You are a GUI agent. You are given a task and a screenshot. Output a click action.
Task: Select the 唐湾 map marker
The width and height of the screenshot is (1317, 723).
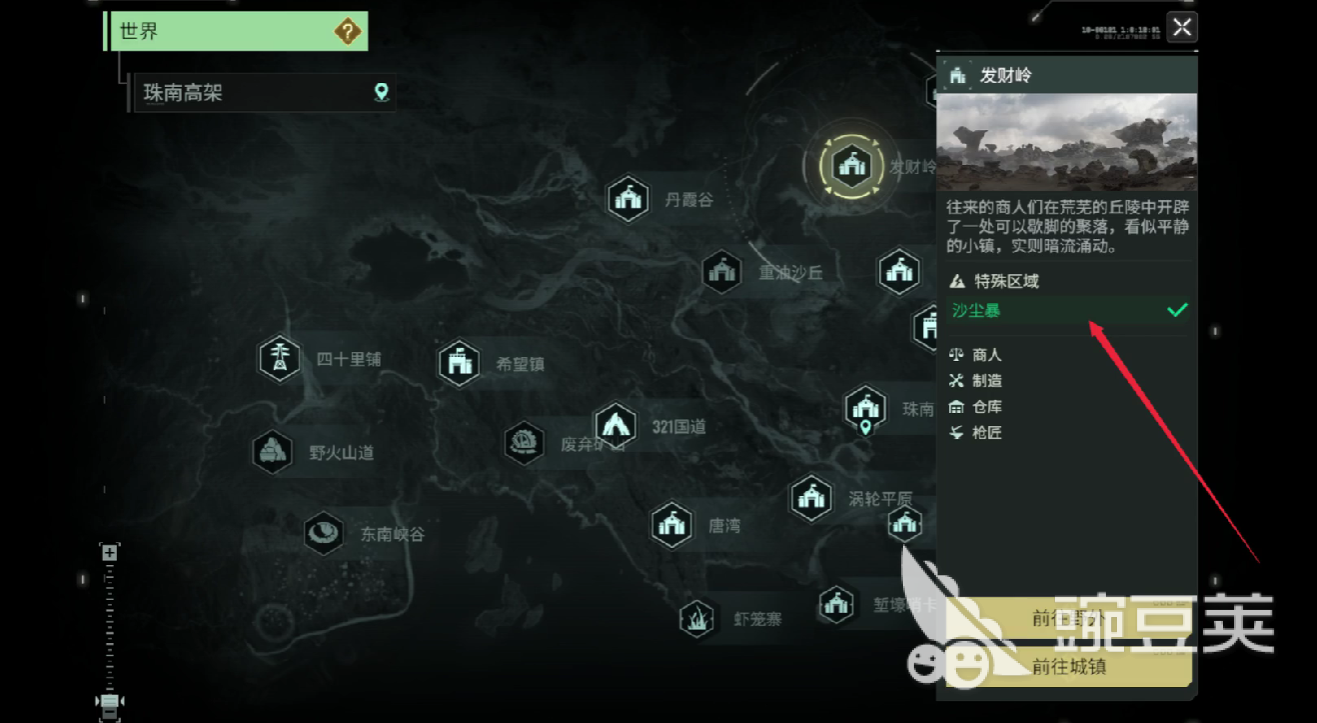click(672, 525)
